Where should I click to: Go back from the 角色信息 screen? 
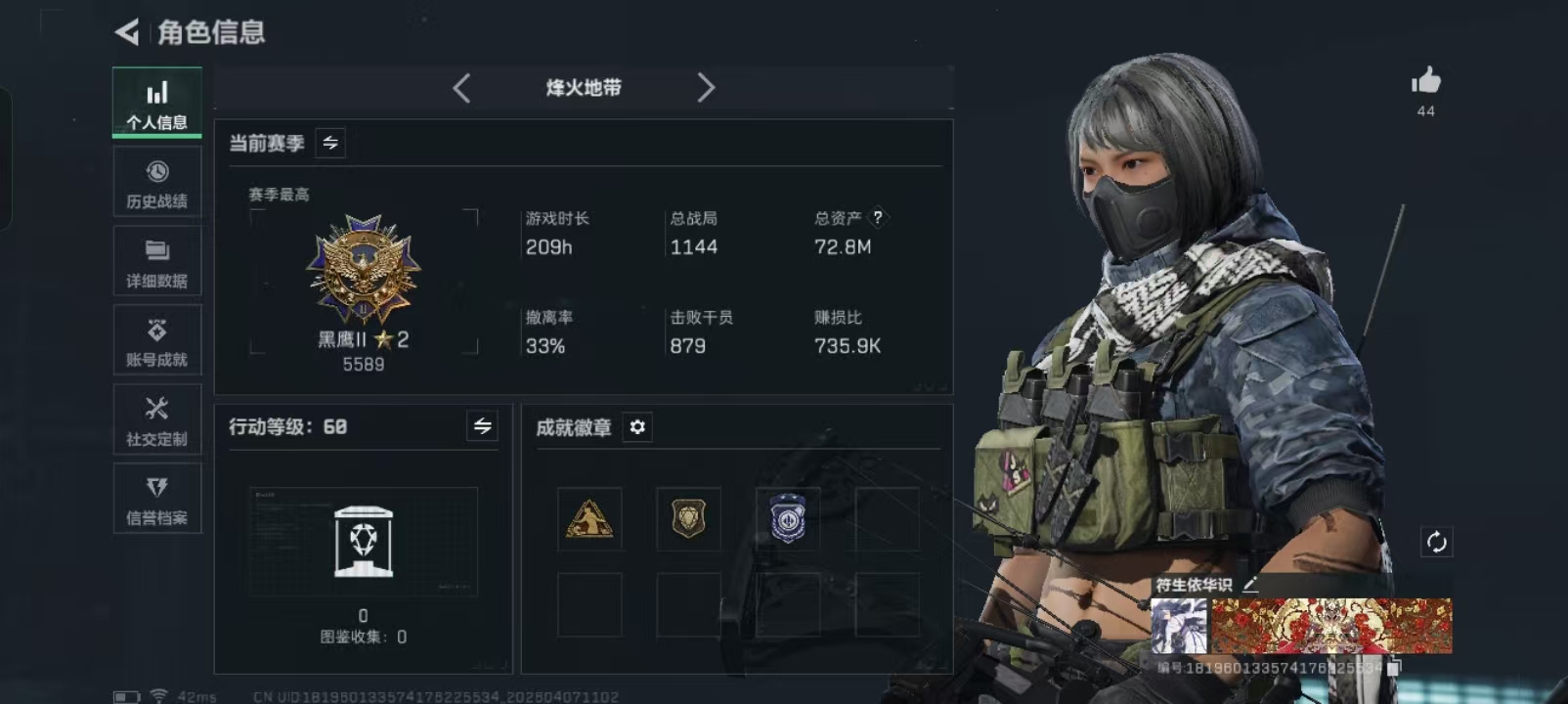[127, 32]
